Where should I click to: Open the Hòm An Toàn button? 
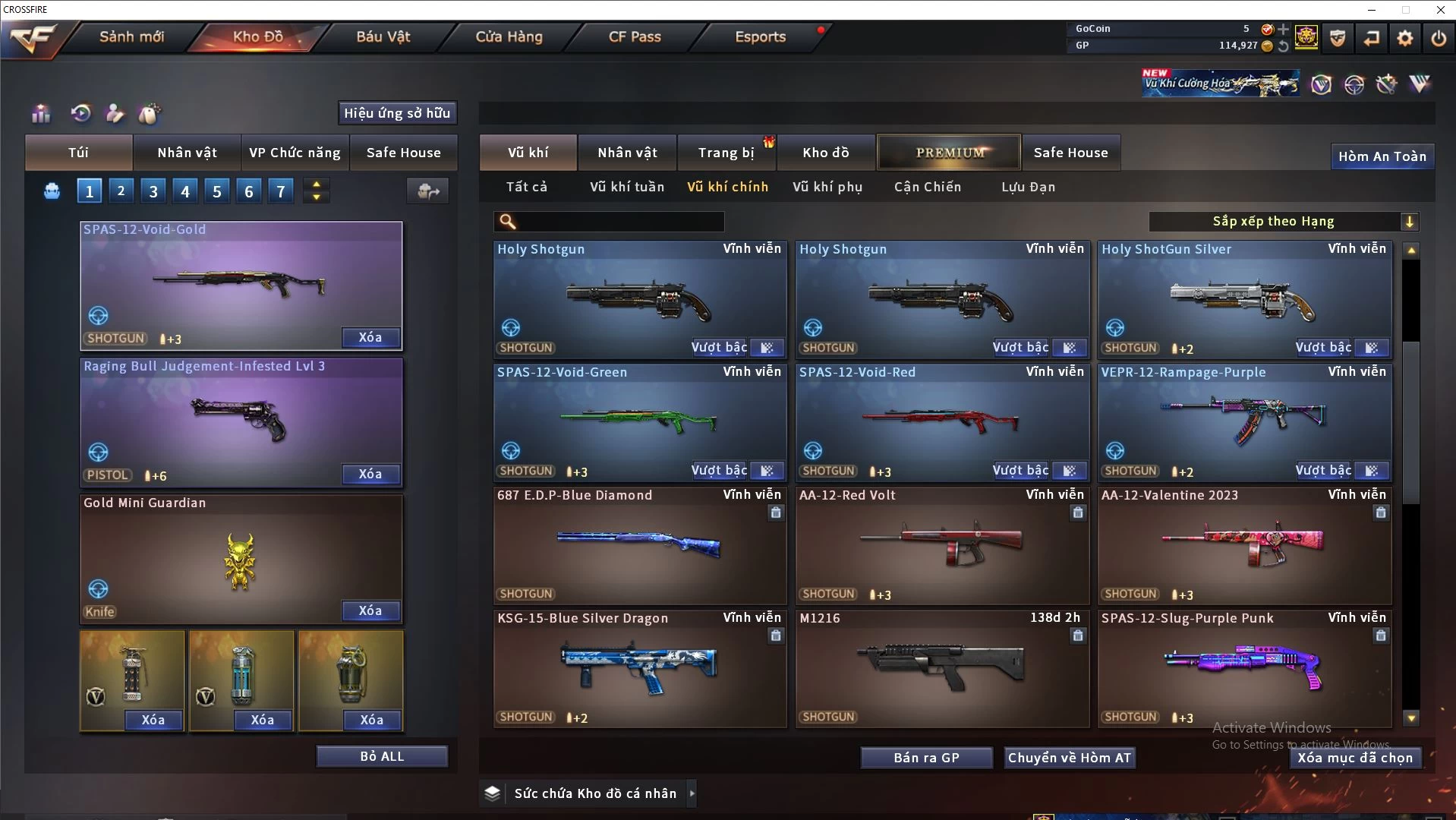[1382, 156]
